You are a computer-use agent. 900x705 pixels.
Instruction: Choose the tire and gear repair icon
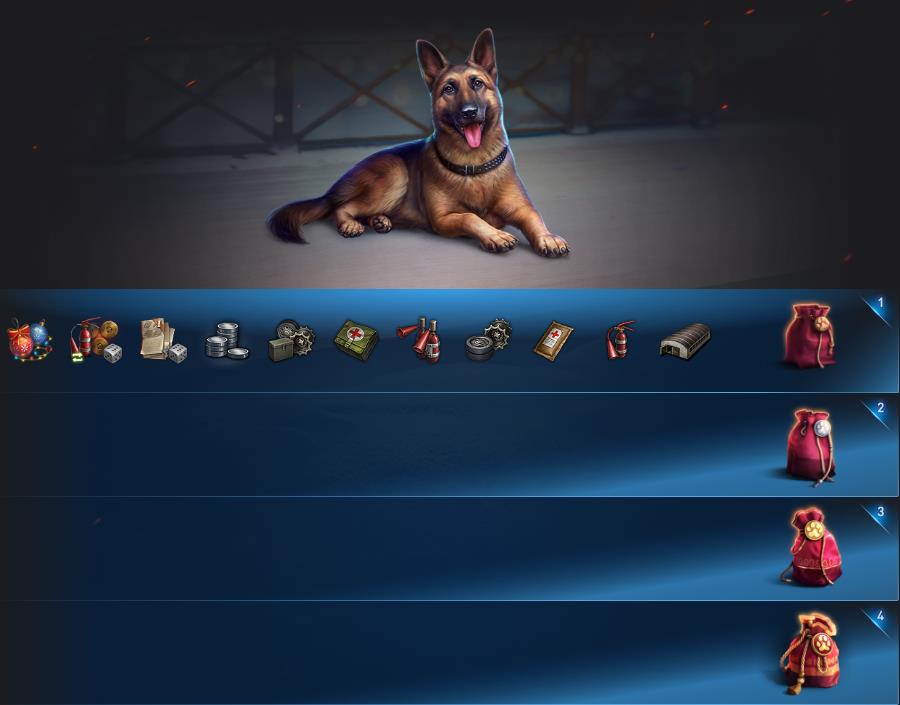488,340
